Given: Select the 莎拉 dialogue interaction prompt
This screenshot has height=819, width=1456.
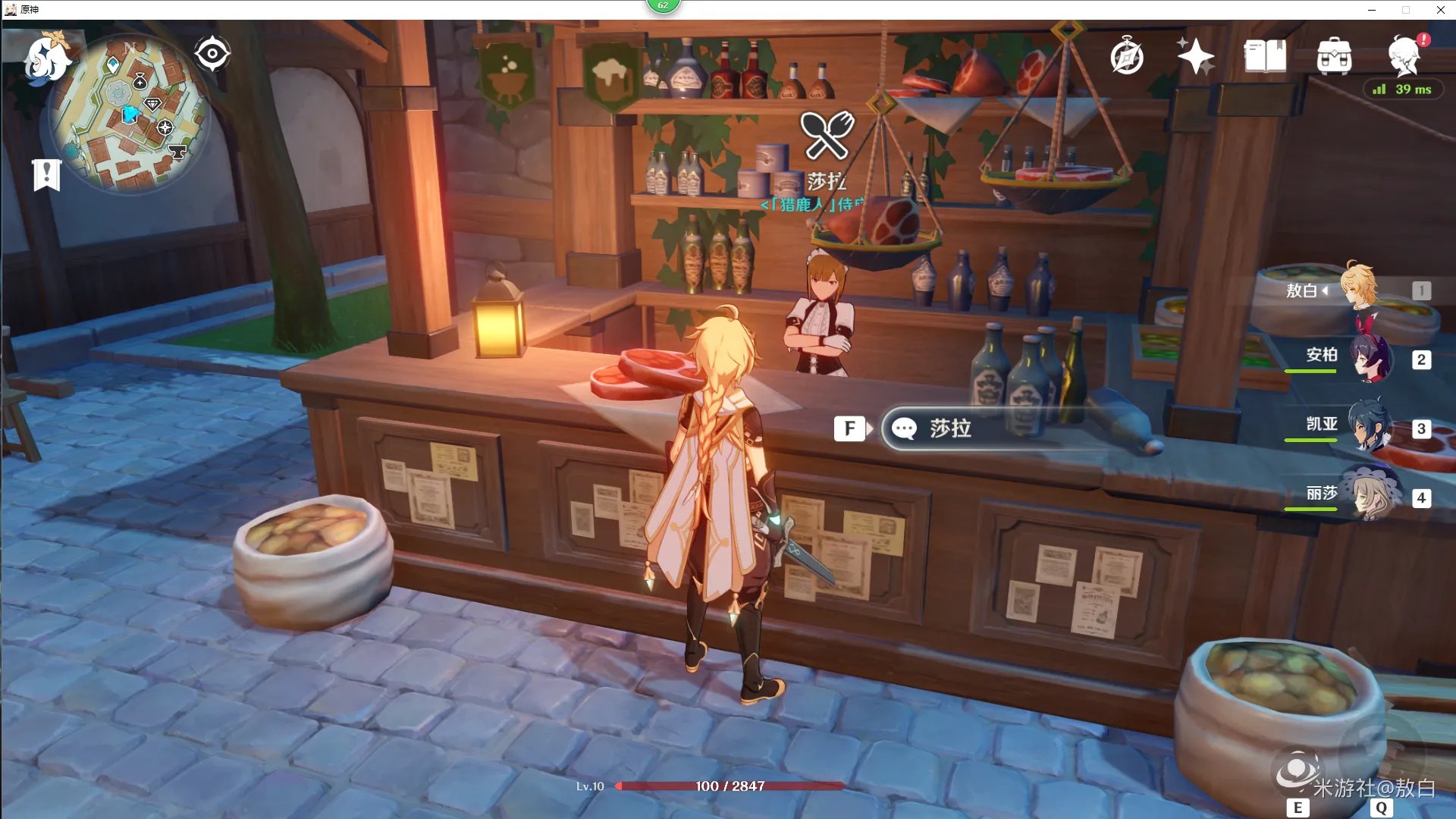Looking at the screenshot, I should coord(948,428).
